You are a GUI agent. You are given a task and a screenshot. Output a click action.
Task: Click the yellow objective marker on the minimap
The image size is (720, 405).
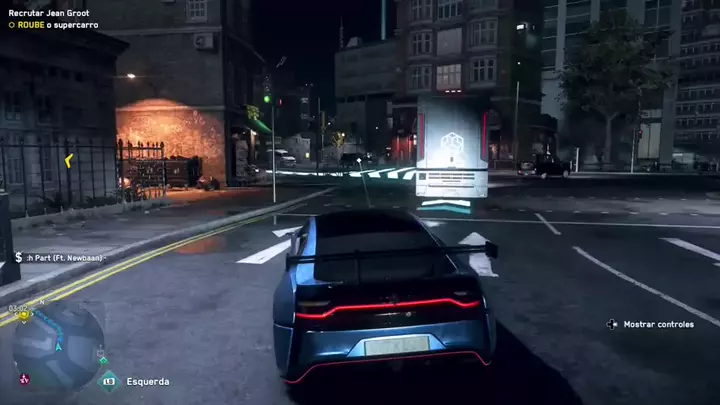click(26, 314)
